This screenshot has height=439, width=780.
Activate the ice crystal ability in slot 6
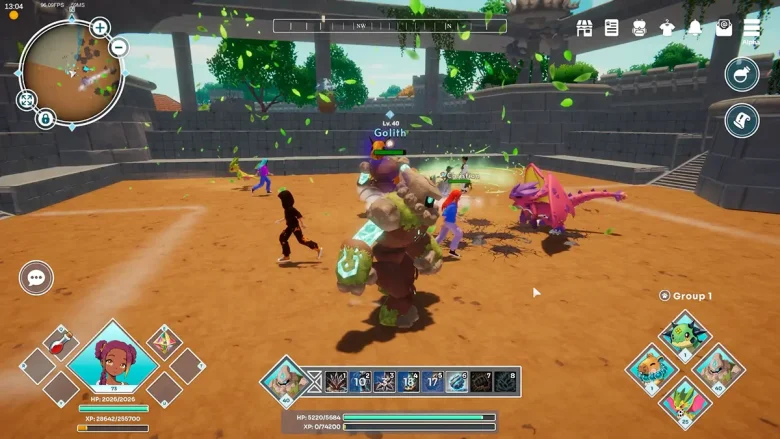click(457, 381)
